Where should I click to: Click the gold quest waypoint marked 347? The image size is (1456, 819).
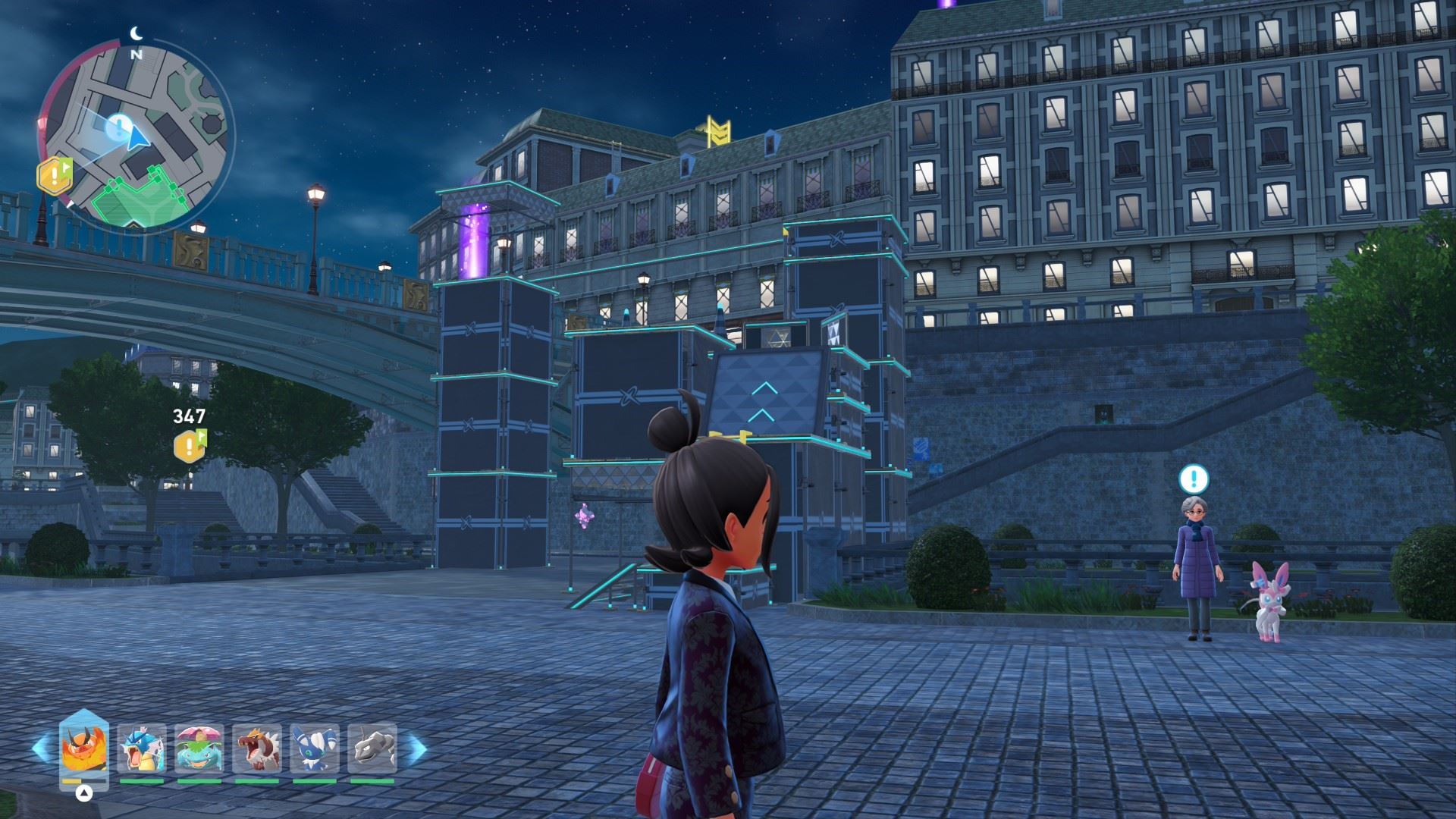coord(190,446)
